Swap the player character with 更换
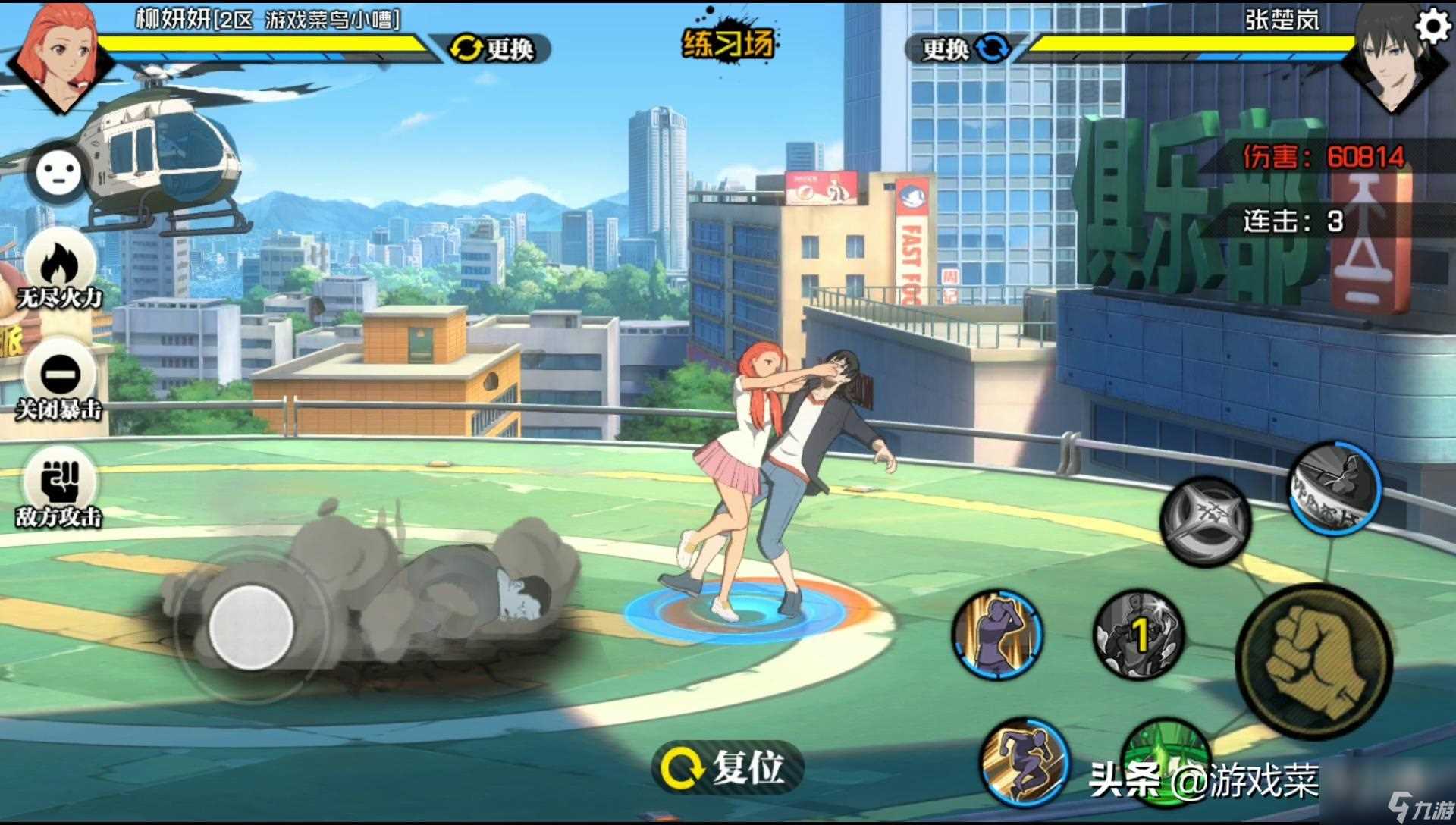The width and height of the screenshot is (1456, 825). click(x=494, y=49)
